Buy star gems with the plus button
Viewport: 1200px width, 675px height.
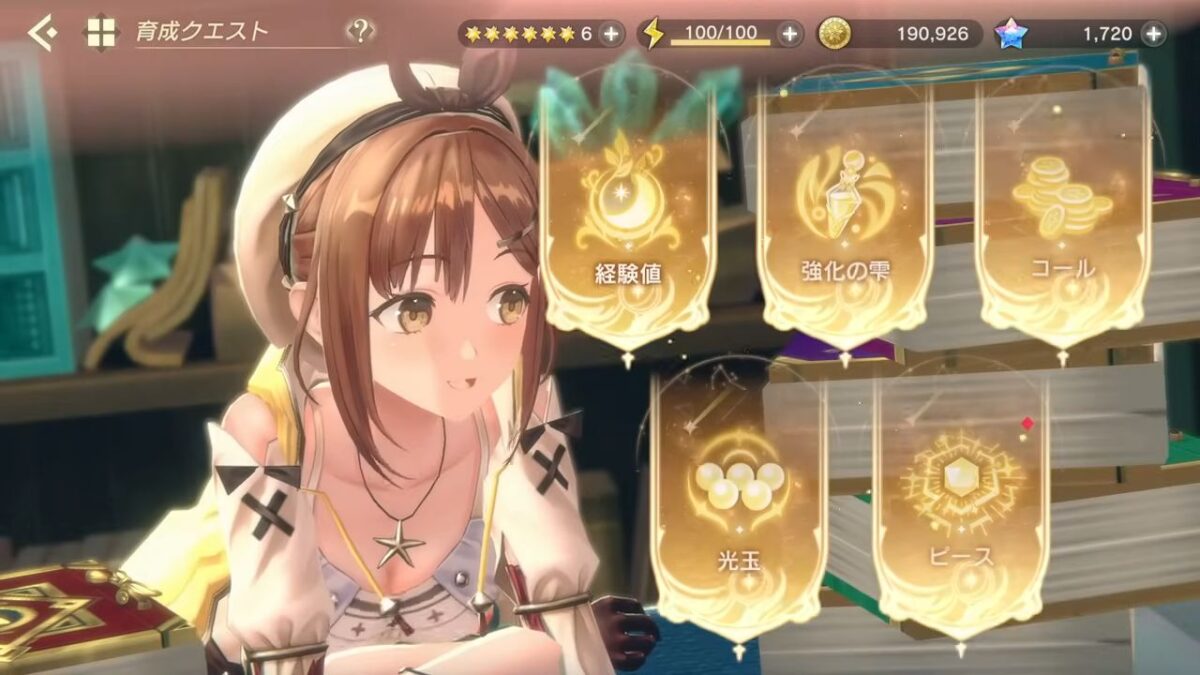pos(1153,34)
